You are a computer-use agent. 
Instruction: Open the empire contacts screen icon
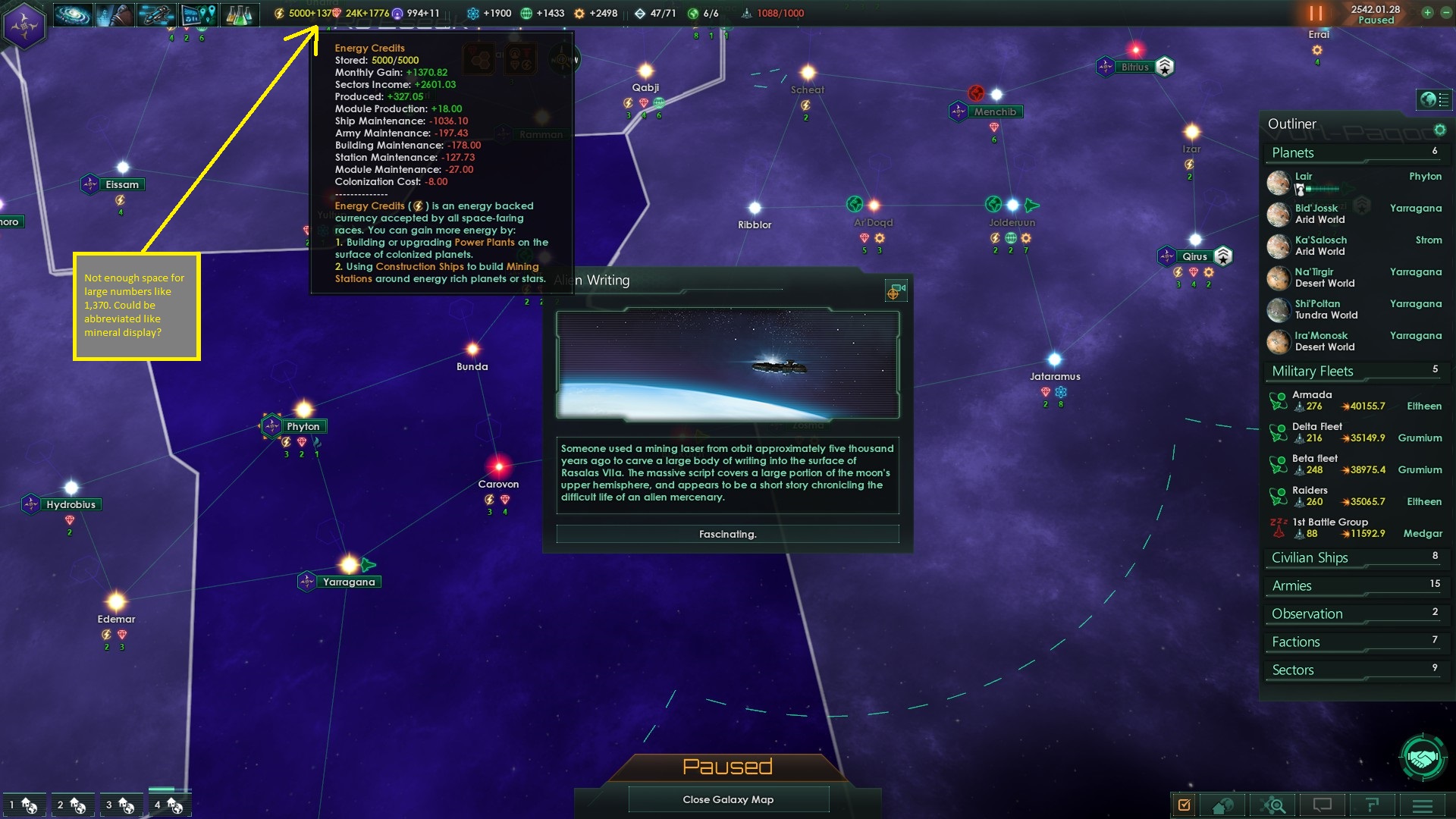[114, 15]
